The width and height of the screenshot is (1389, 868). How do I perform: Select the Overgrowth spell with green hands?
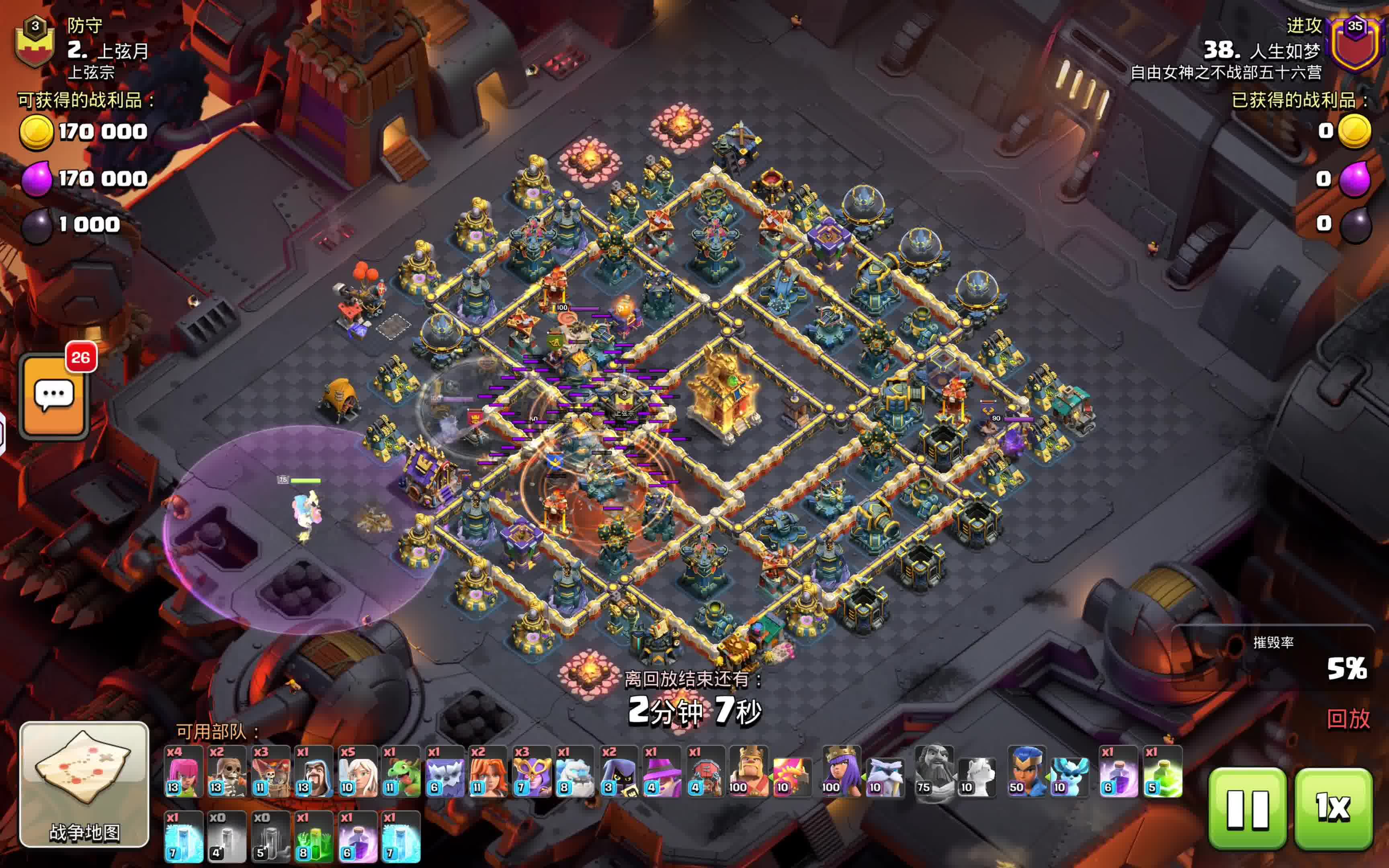313,837
